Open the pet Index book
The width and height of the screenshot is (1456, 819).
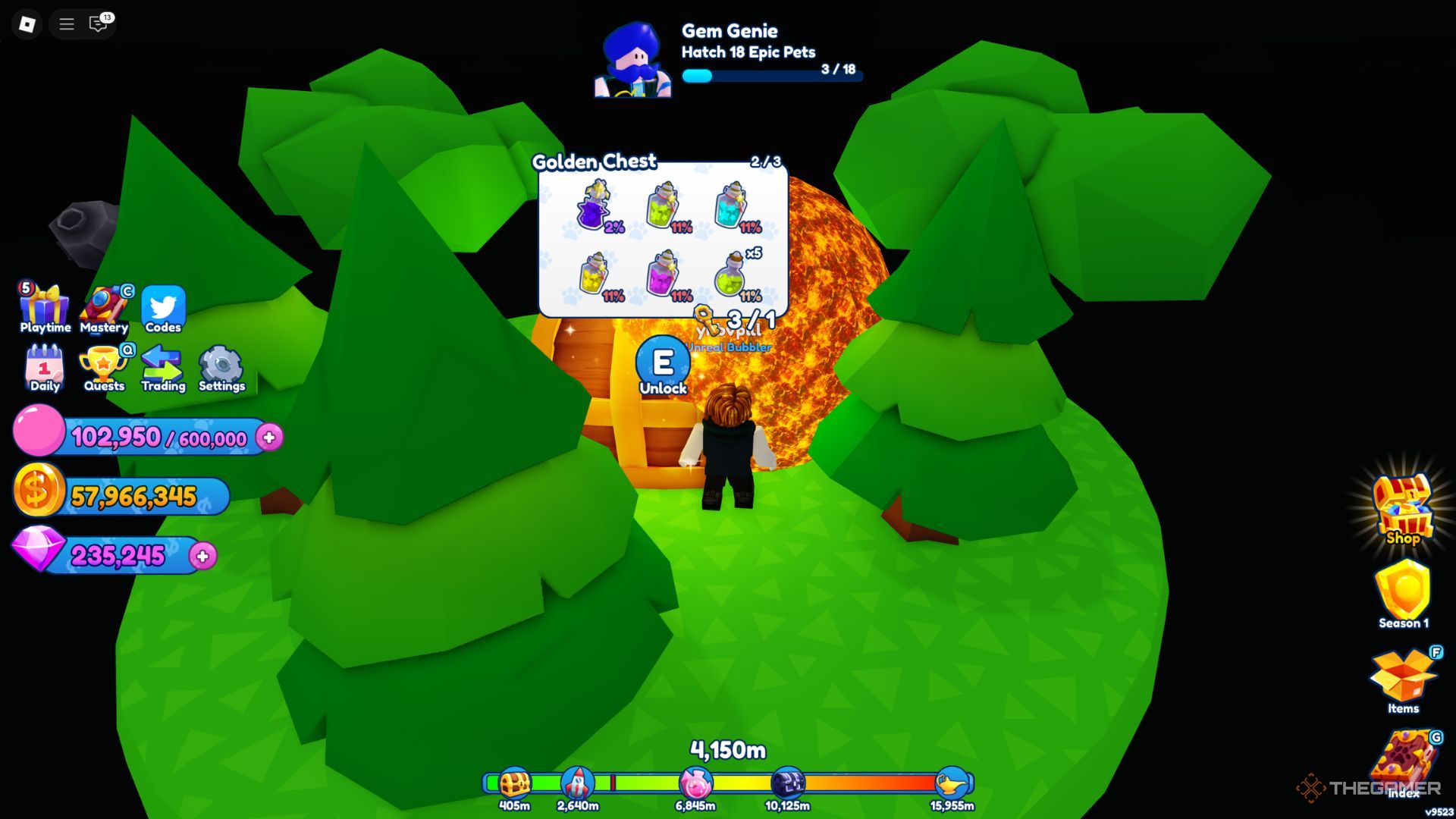[1403, 762]
